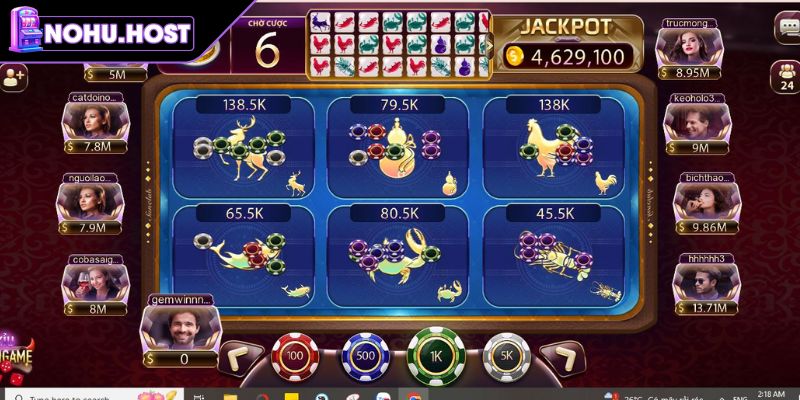Pick the shrimp betting tile

(x=553, y=254)
